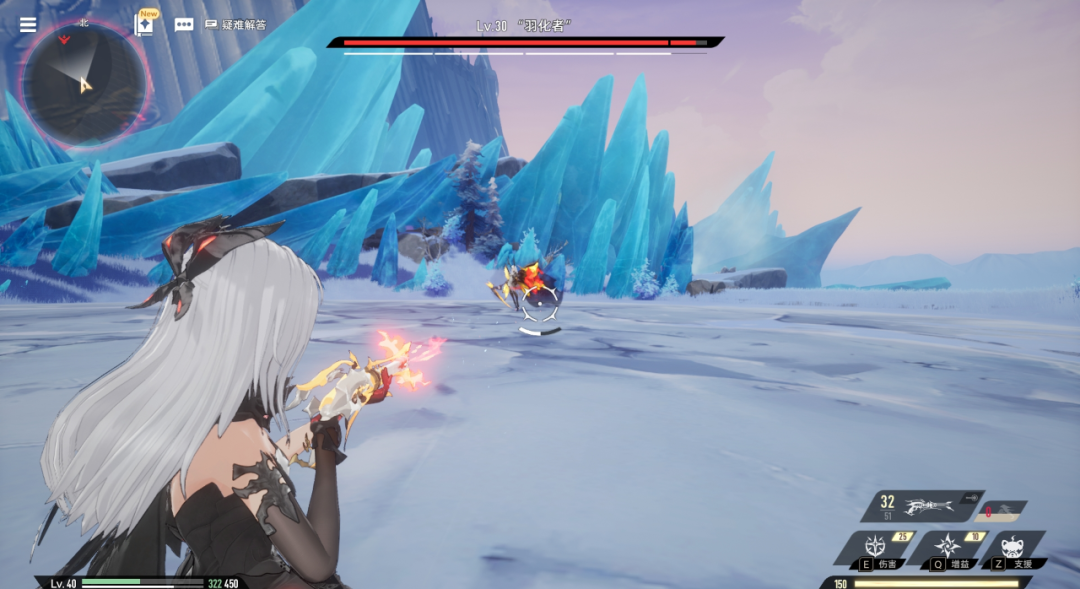Open the hamburger main menu
Screen dimensions: 1080x589
coord(28,24)
